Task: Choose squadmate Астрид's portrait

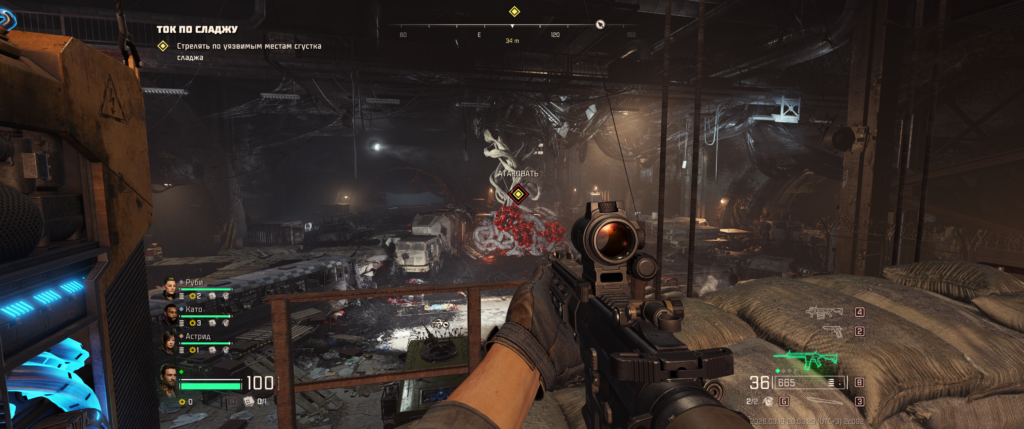Action: tap(171, 343)
